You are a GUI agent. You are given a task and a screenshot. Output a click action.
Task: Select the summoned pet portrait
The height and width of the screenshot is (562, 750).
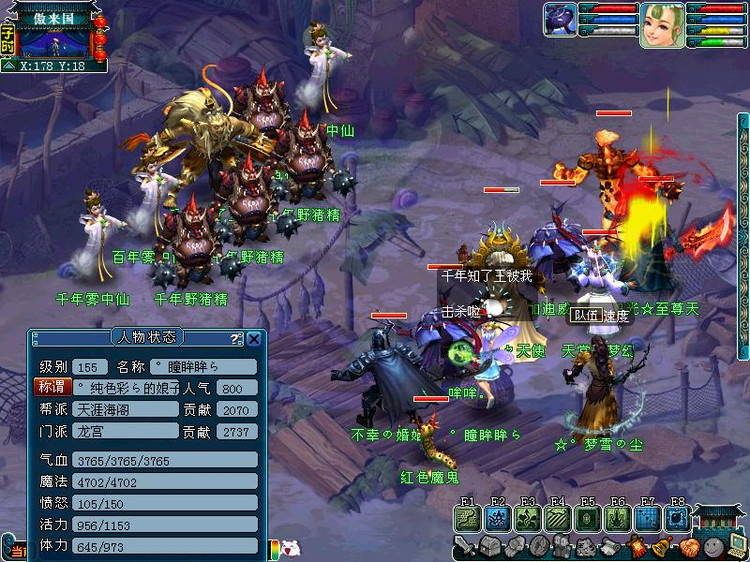point(560,20)
